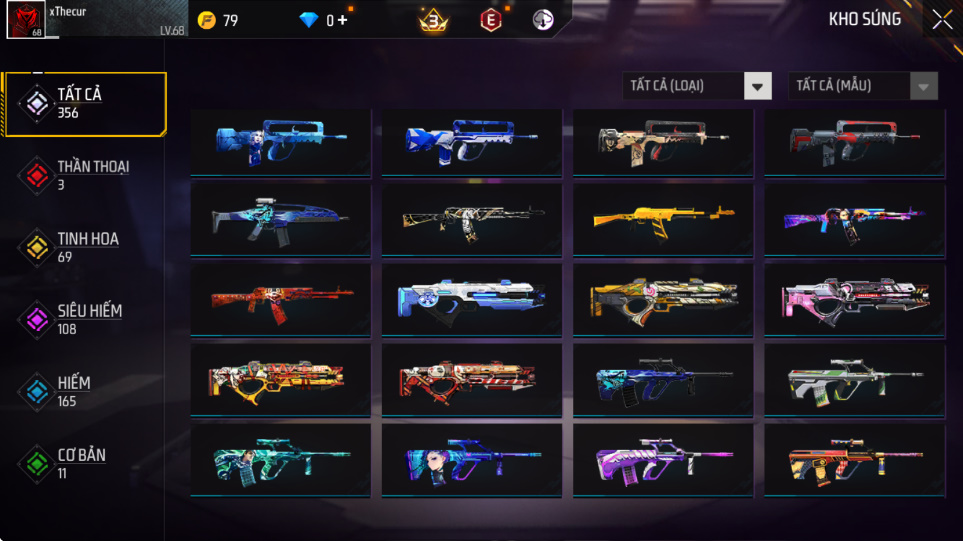The image size is (963, 541).
Task: Open the Tinh Hoa category
Action: tap(84, 247)
